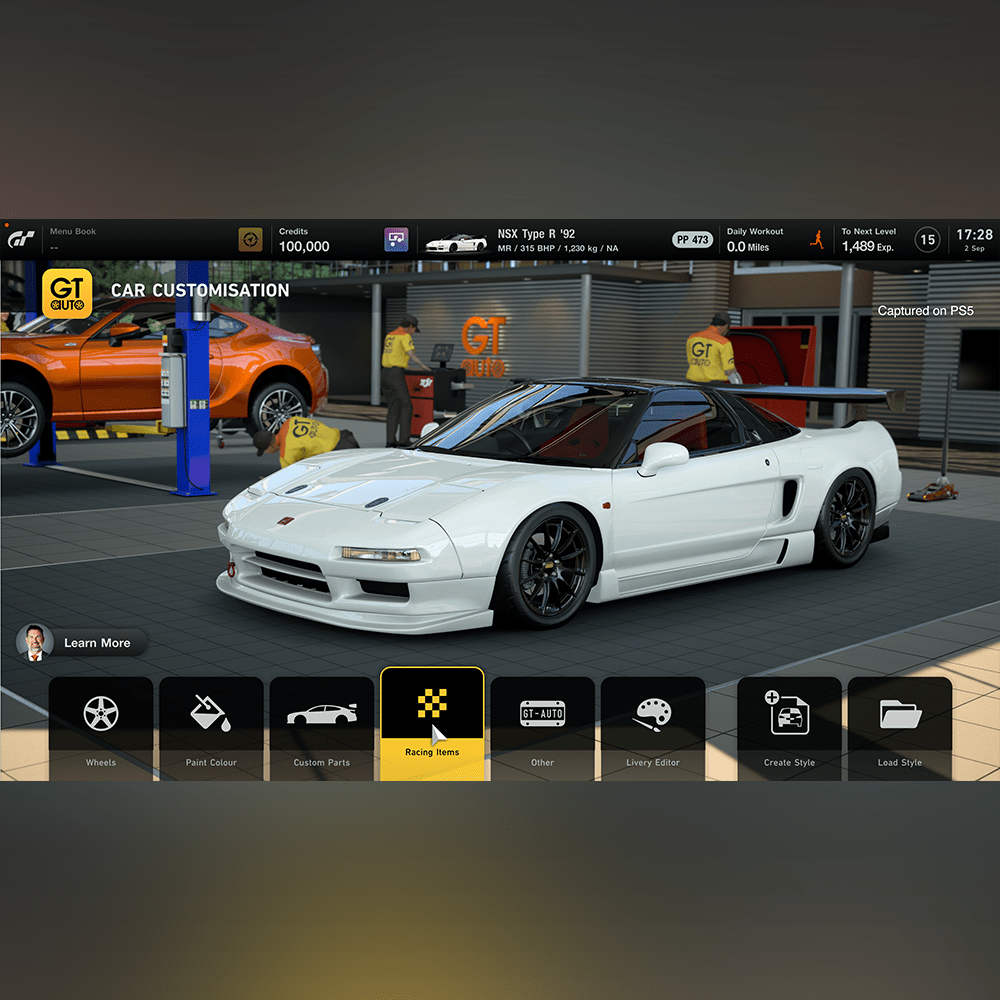The image size is (1000, 1000).
Task: Click the GT logo in top bar
Action: tap(22, 240)
